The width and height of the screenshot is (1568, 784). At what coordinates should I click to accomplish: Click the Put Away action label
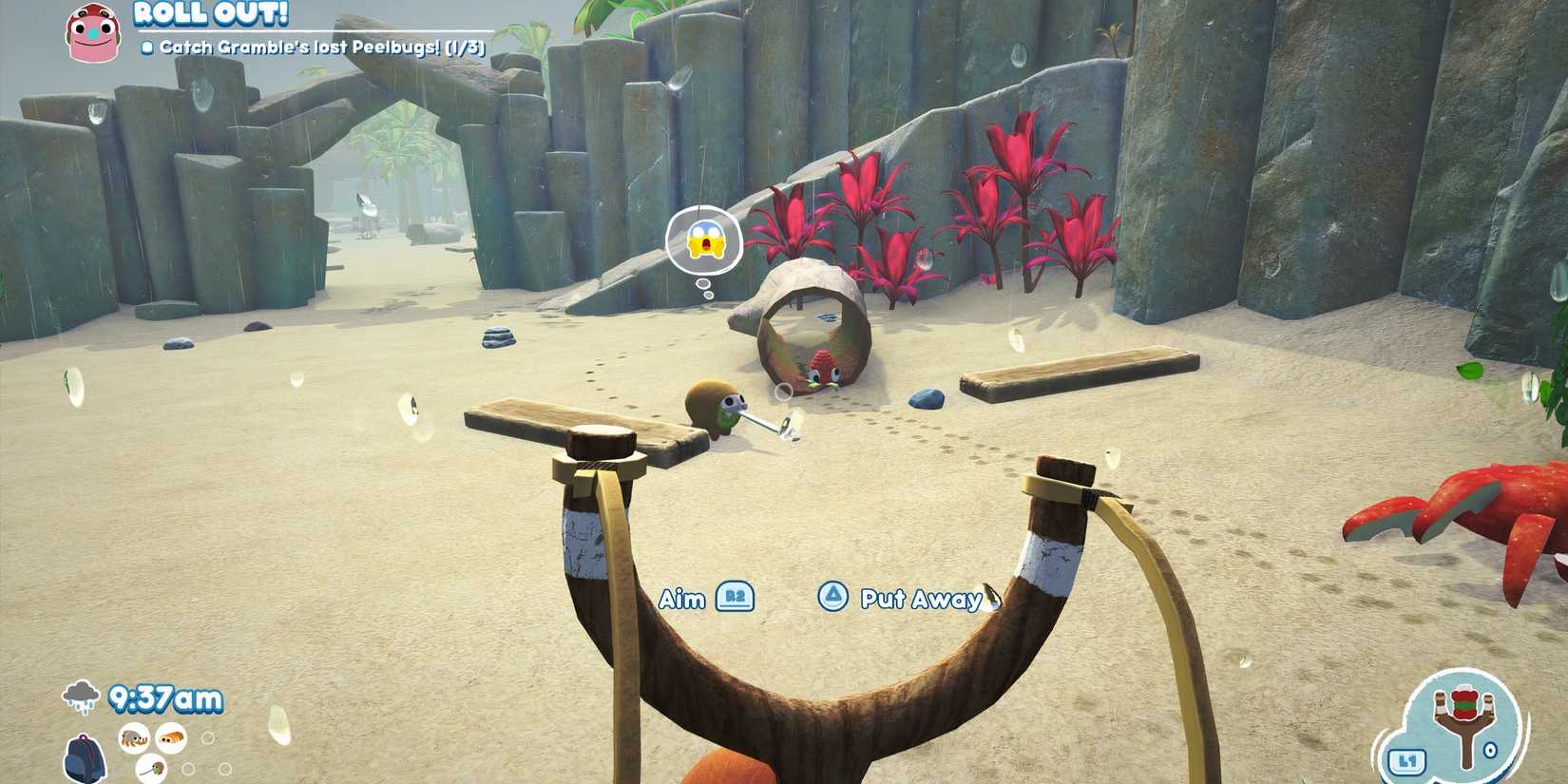click(919, 599)
